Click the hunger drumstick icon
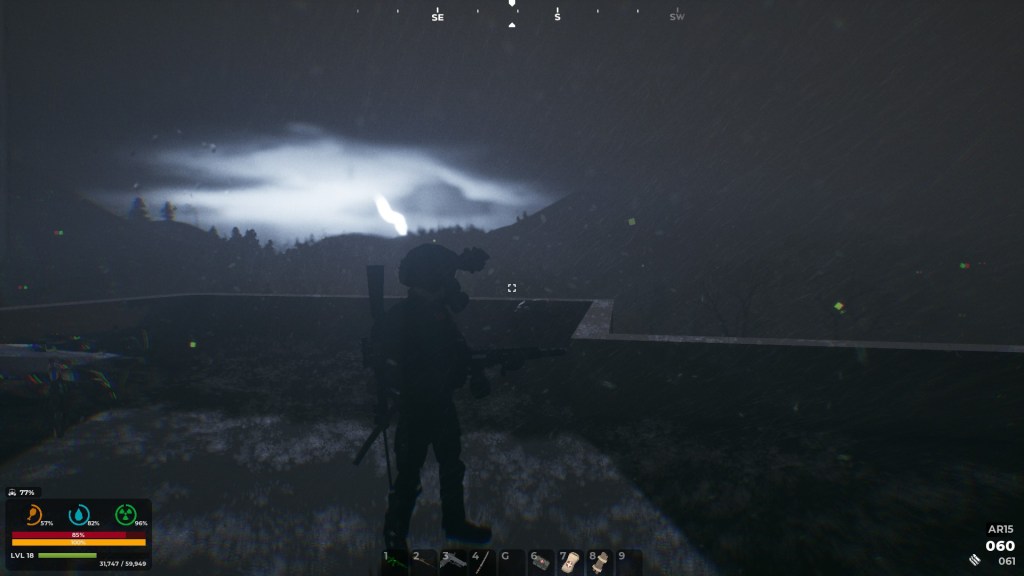 pyautogui.click(x=33, y=514)
